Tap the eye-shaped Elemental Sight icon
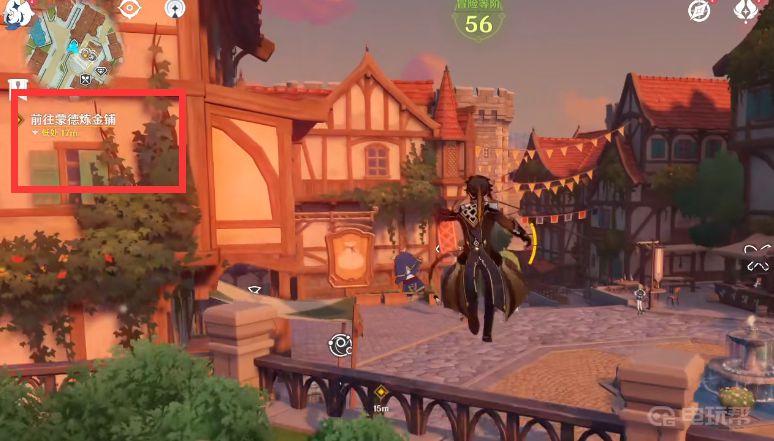This screenshot has width=774, height=441. pyautogui.click(x=129, y=9)
